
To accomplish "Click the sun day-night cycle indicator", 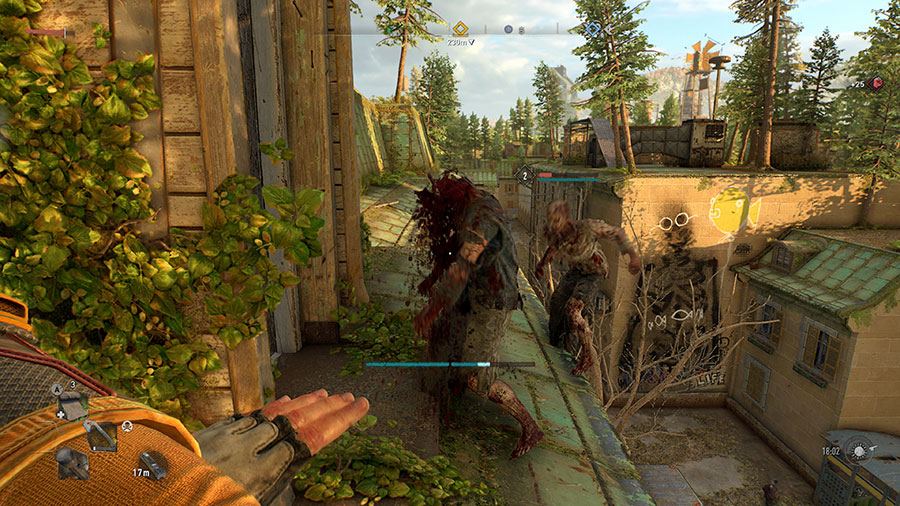I will click(858, 452).
